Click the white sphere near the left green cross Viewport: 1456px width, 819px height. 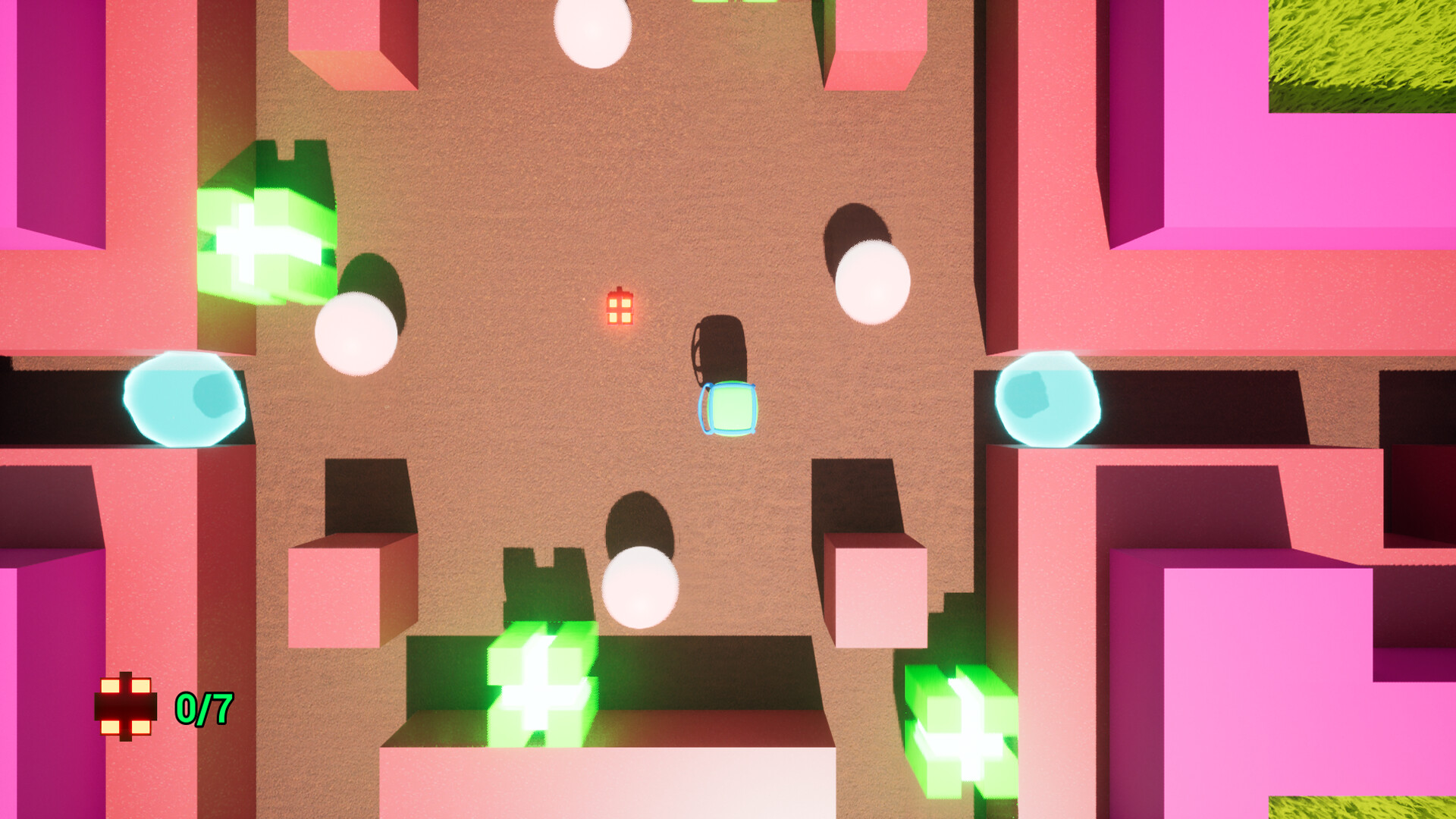(x=355, y=334)
